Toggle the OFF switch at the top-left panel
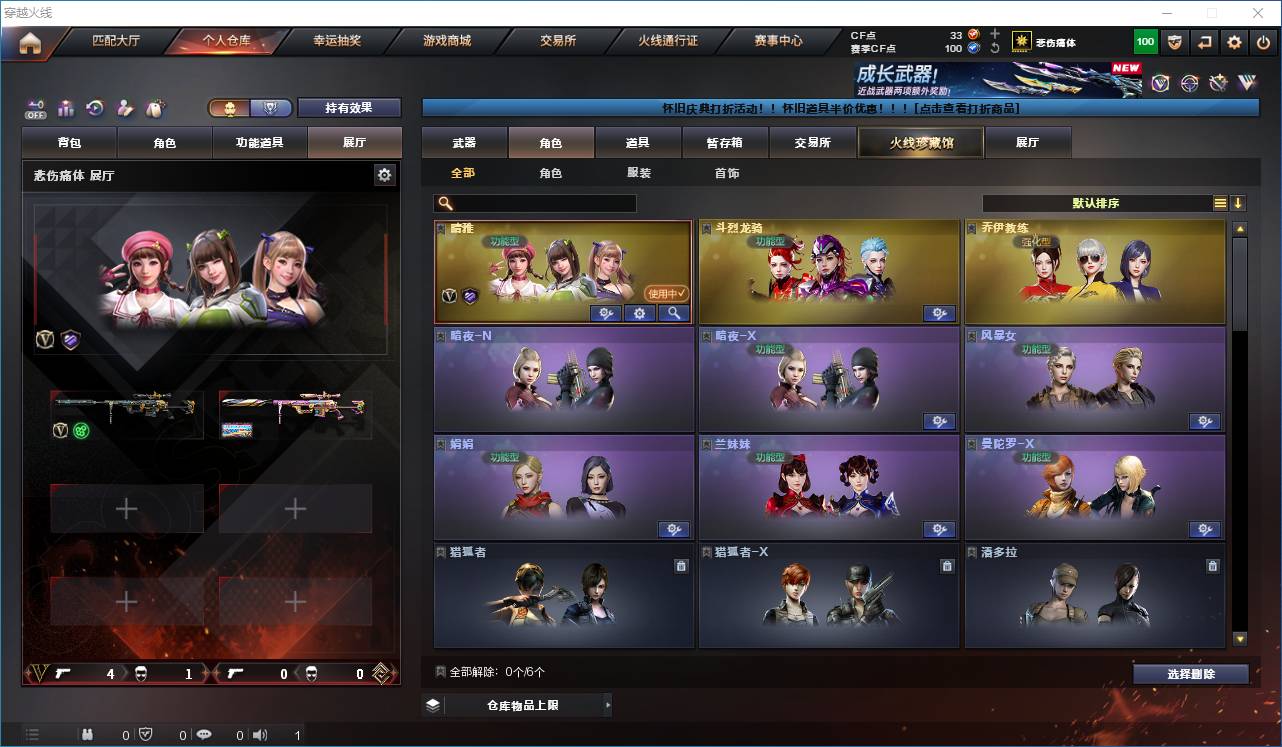The width and height of the screenshot is (1282, 747). tap(34, 110)
